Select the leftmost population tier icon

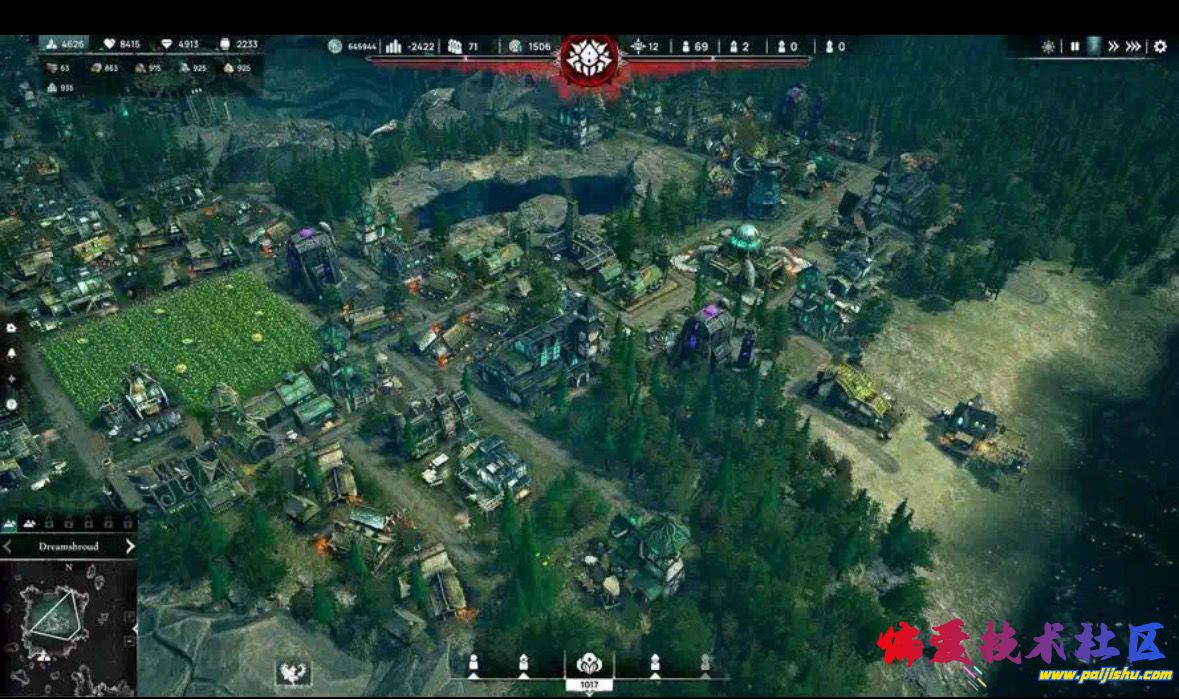[x=474, y=662]
